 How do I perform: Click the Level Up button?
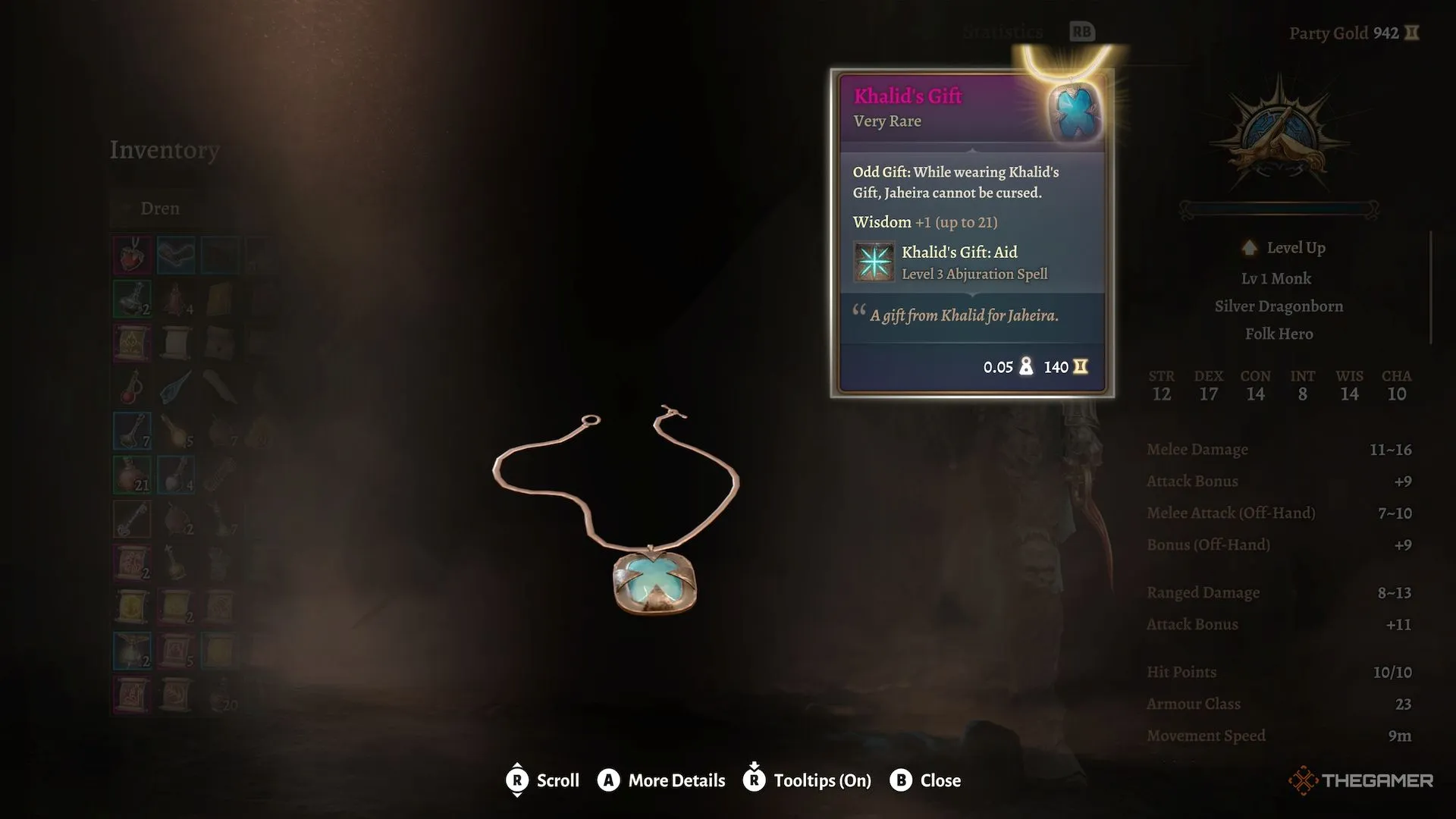click(x=1284, y=248)
